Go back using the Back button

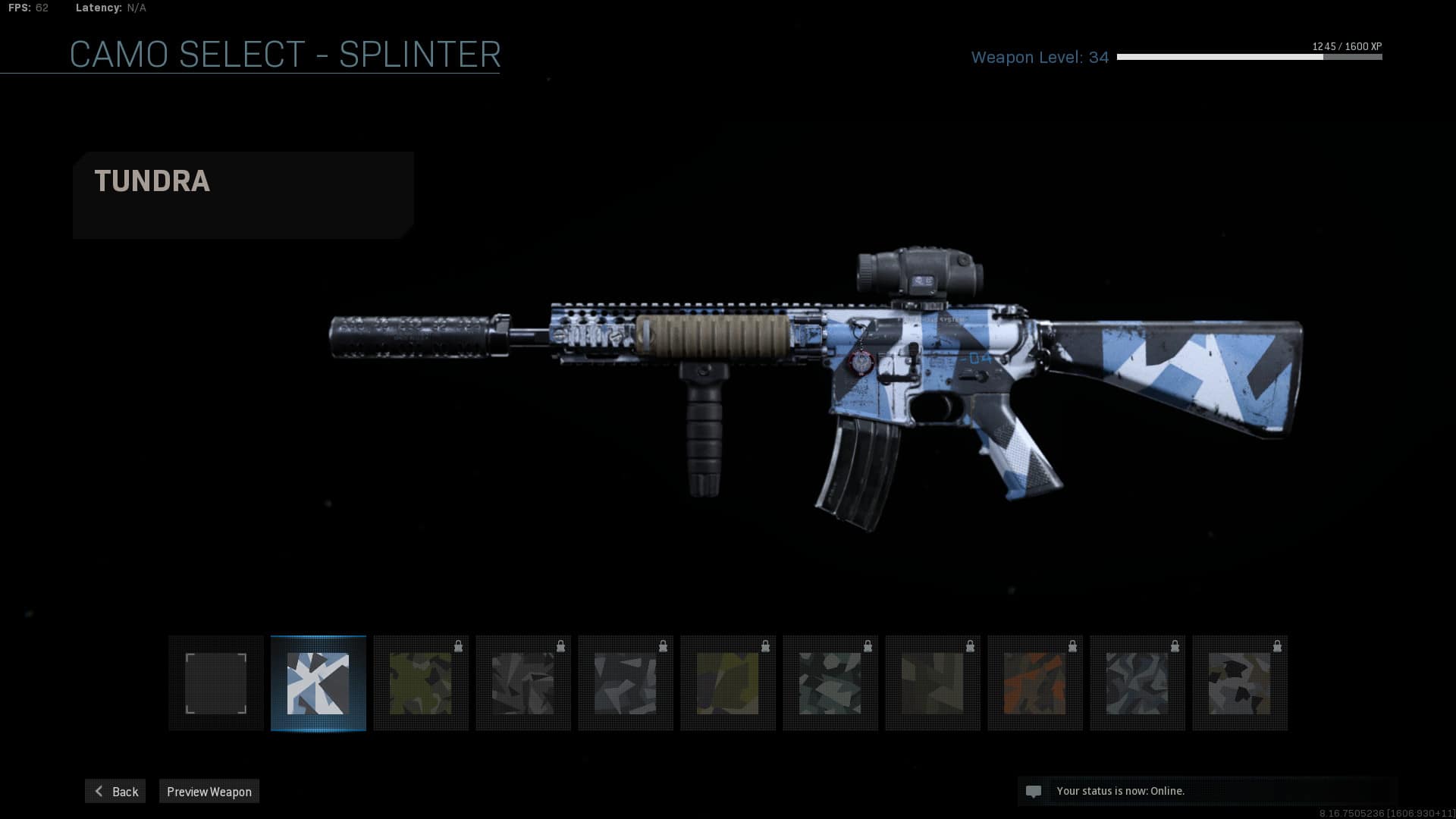click(x=115, y=791)
